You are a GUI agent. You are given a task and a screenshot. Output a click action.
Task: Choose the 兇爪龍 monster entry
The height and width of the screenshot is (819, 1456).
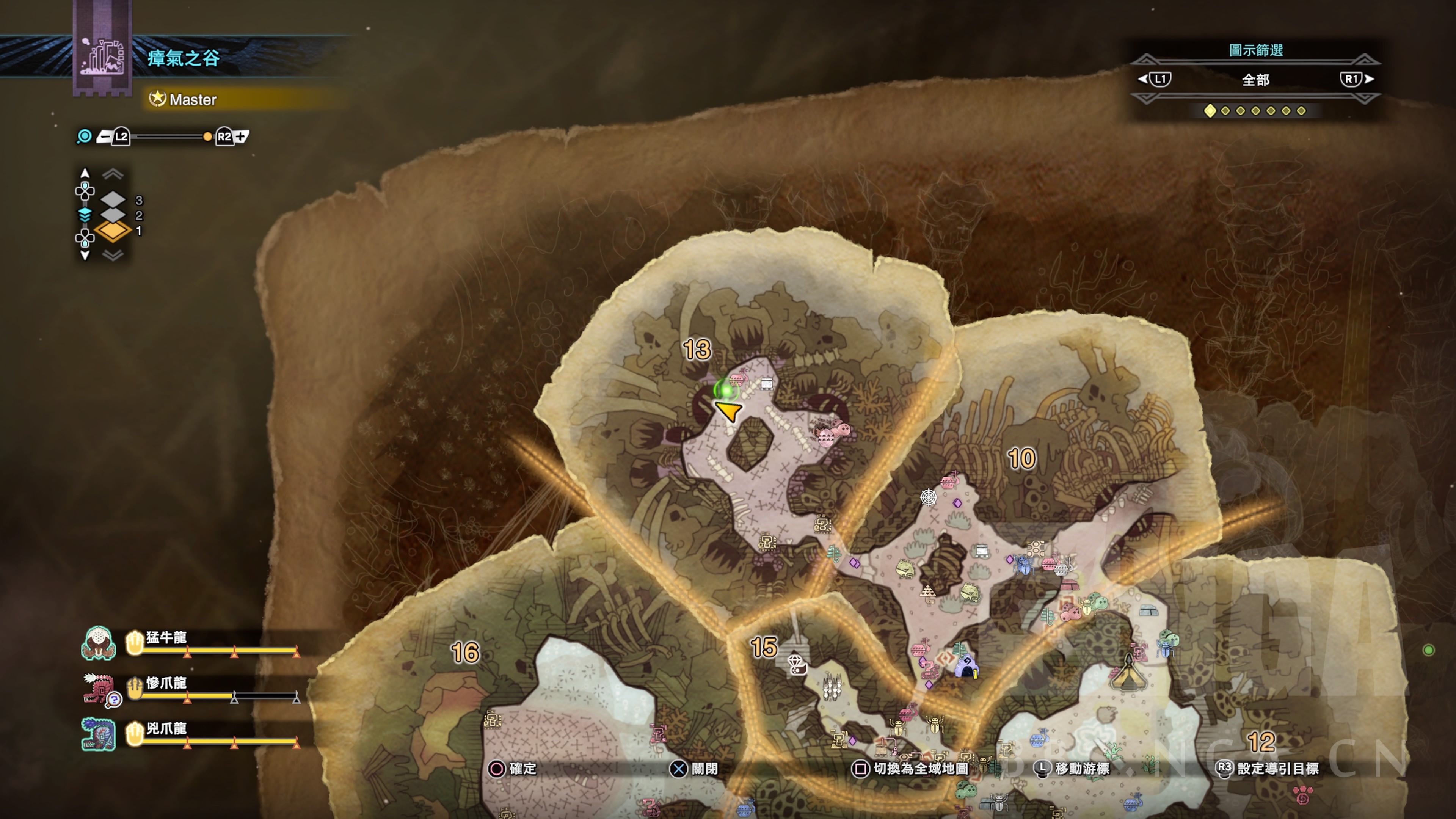[165, 728]
